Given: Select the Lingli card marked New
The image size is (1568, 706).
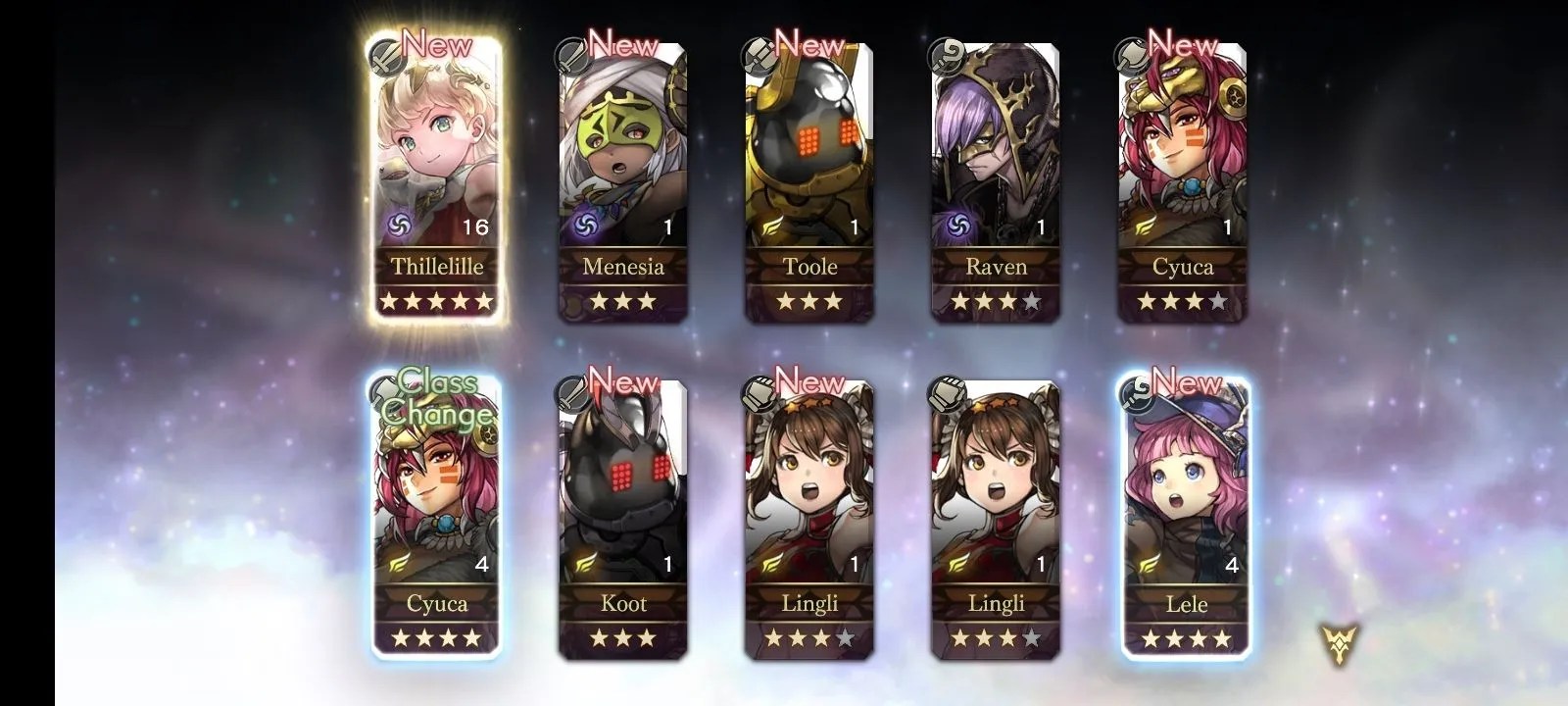Looking at the screenshot, I should 809,515.
